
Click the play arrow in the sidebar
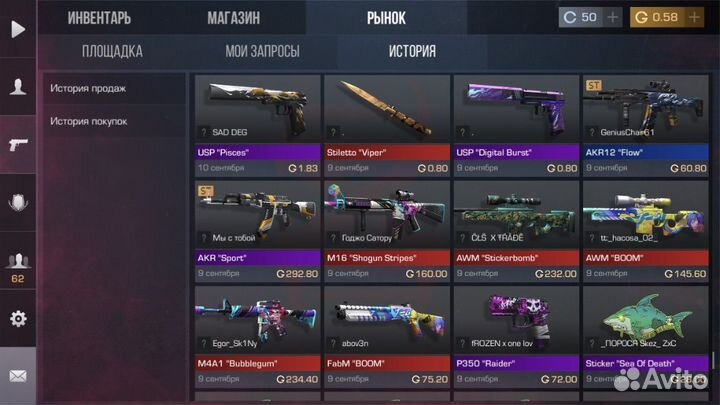17,29
